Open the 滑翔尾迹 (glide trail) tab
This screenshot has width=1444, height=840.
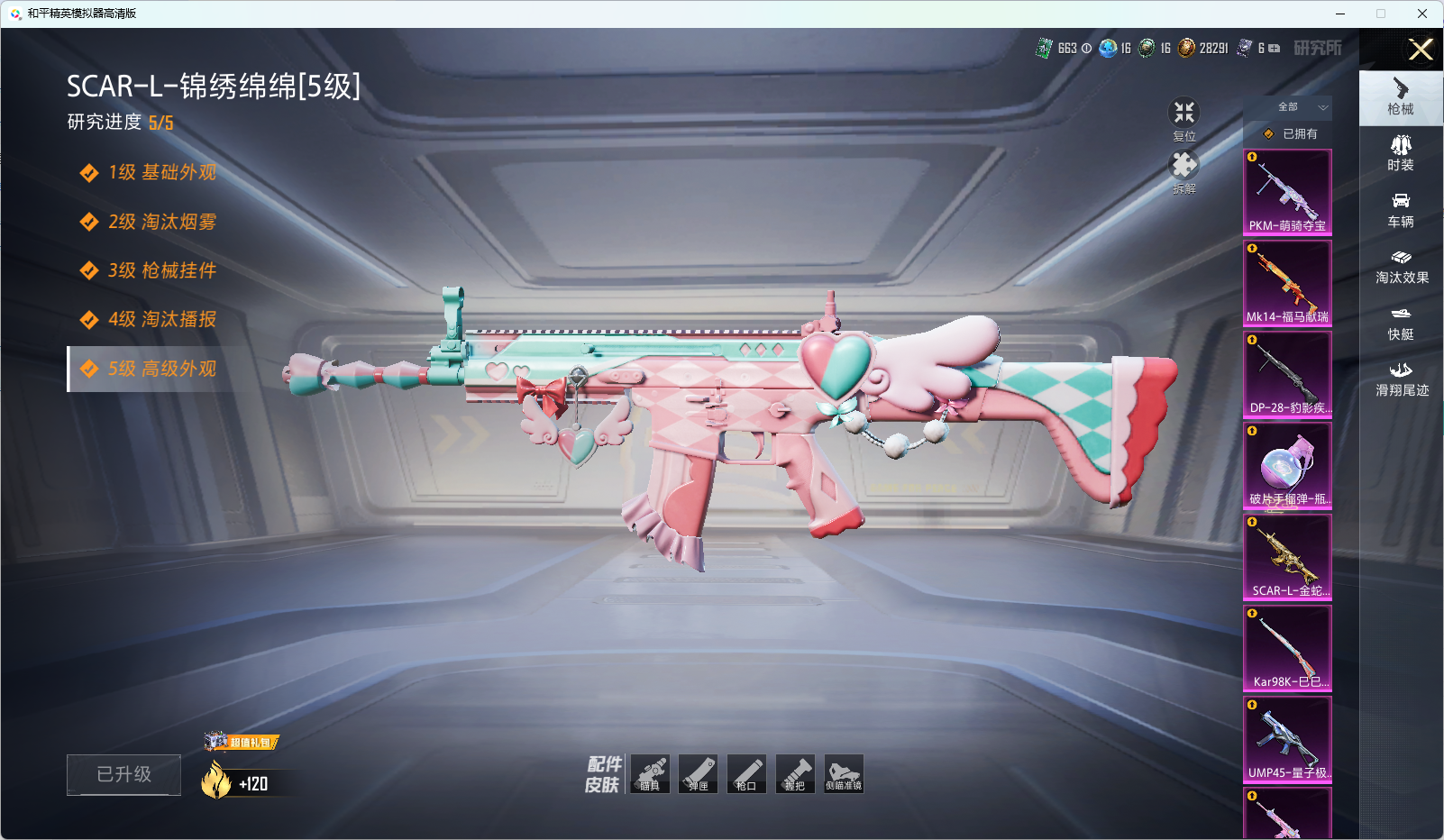1401,379
